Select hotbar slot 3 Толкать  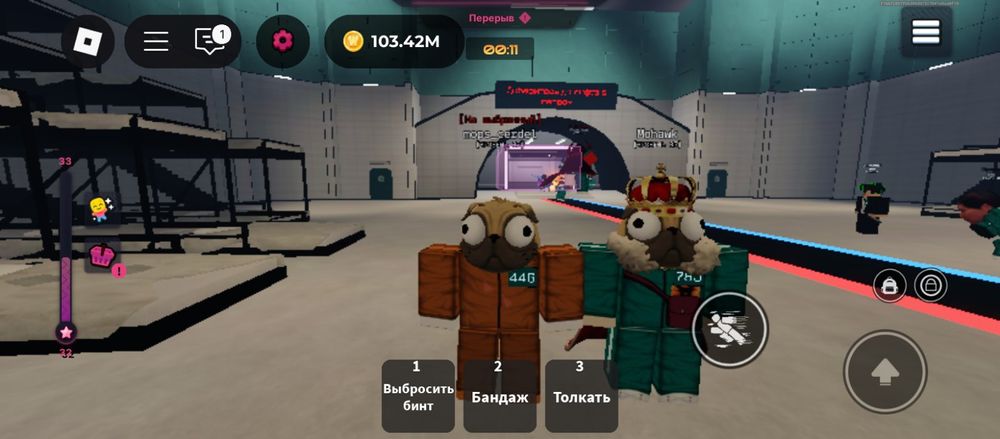(x=581, y=394)
